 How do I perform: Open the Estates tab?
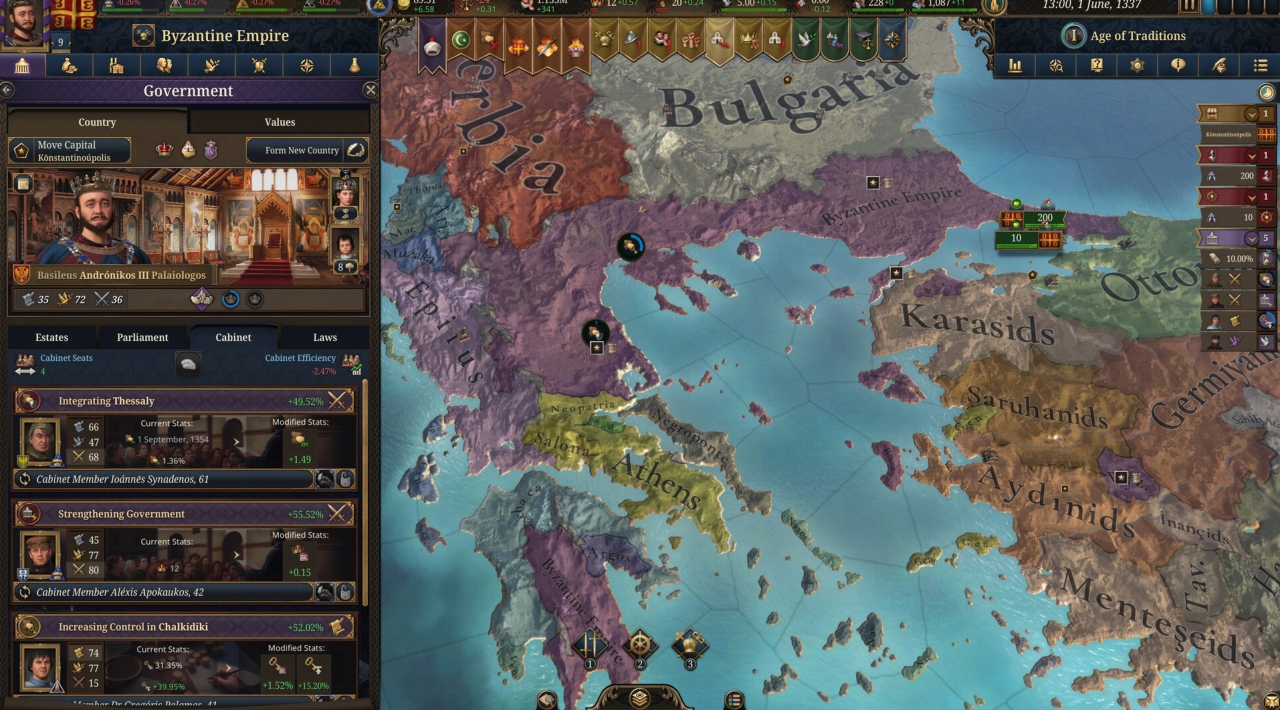52,337
